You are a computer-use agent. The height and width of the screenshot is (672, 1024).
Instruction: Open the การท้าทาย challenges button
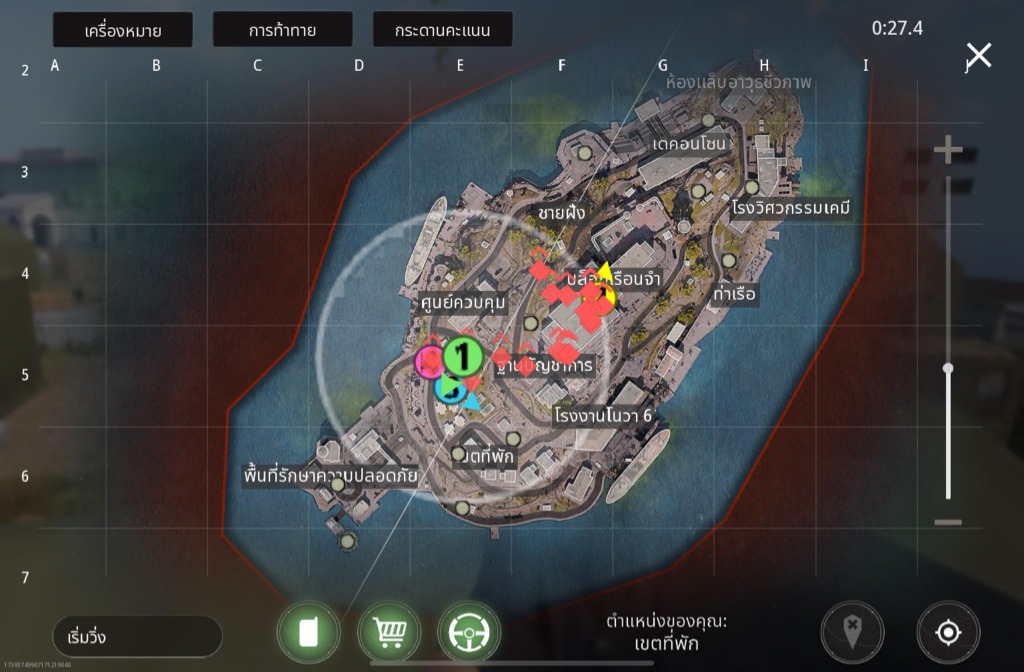(x=282, y=30)
